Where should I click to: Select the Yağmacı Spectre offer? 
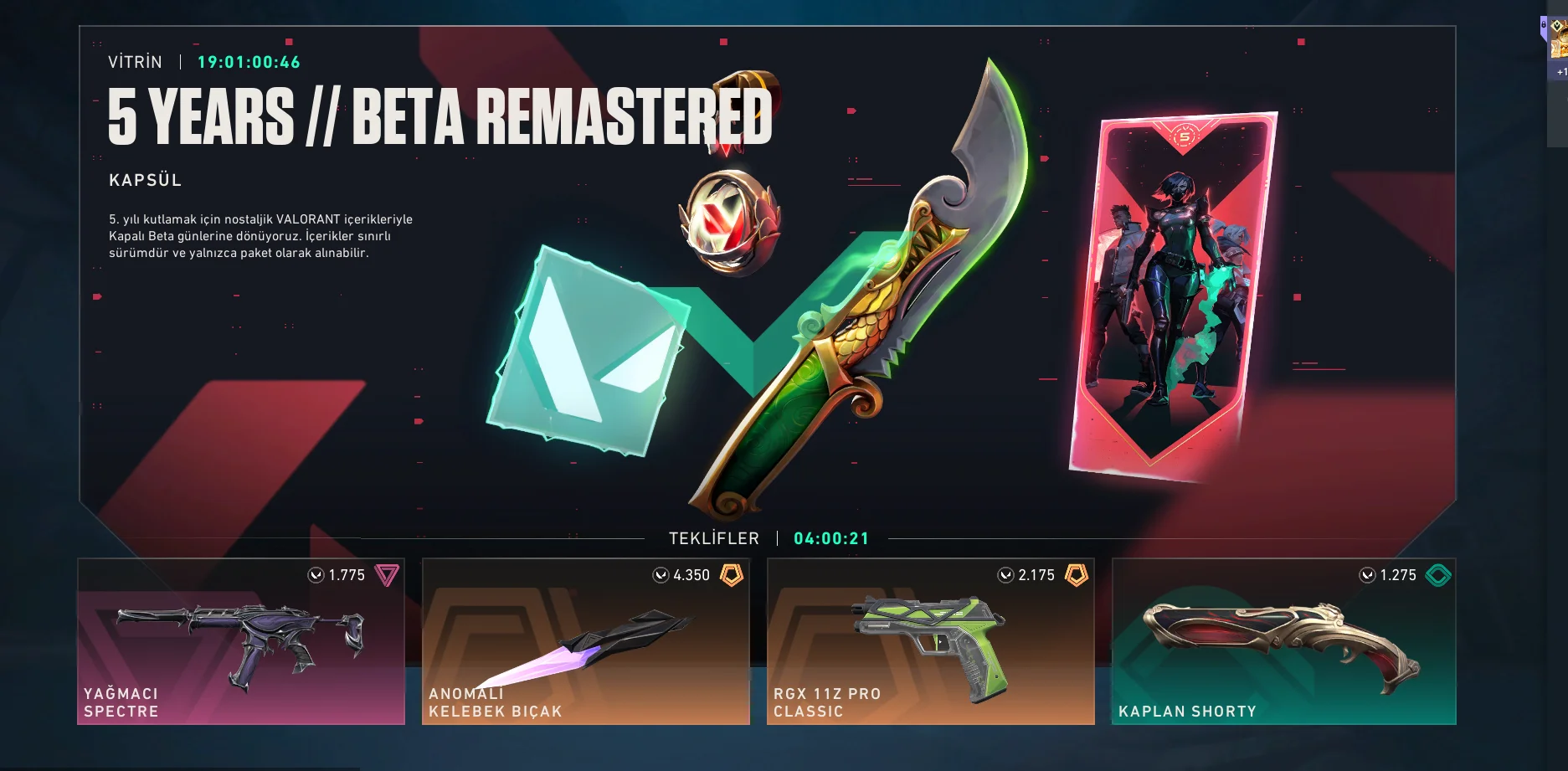[241, 641]
